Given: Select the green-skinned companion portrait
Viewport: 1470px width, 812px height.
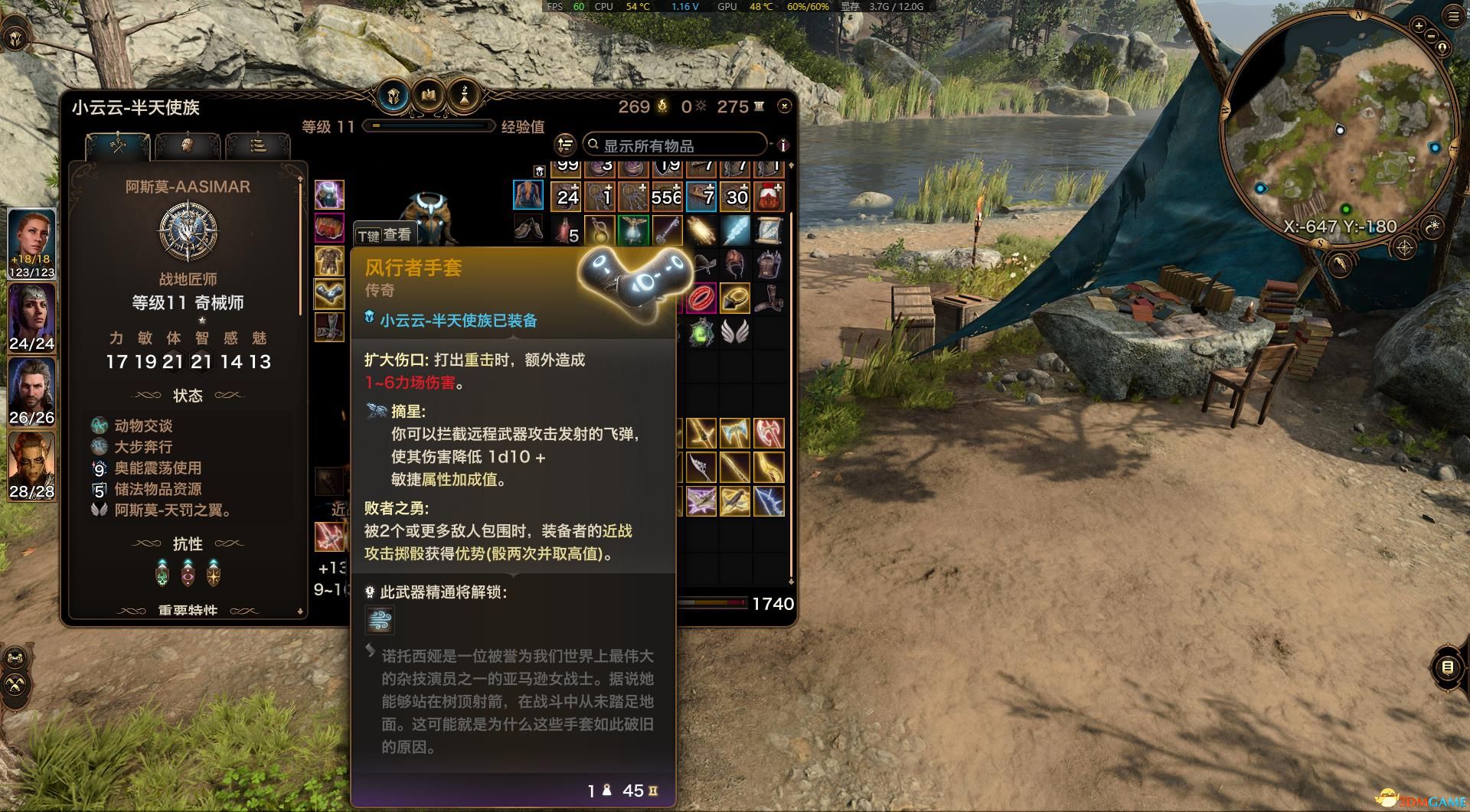Looking at the screenshot, I should tap(31, 465).
